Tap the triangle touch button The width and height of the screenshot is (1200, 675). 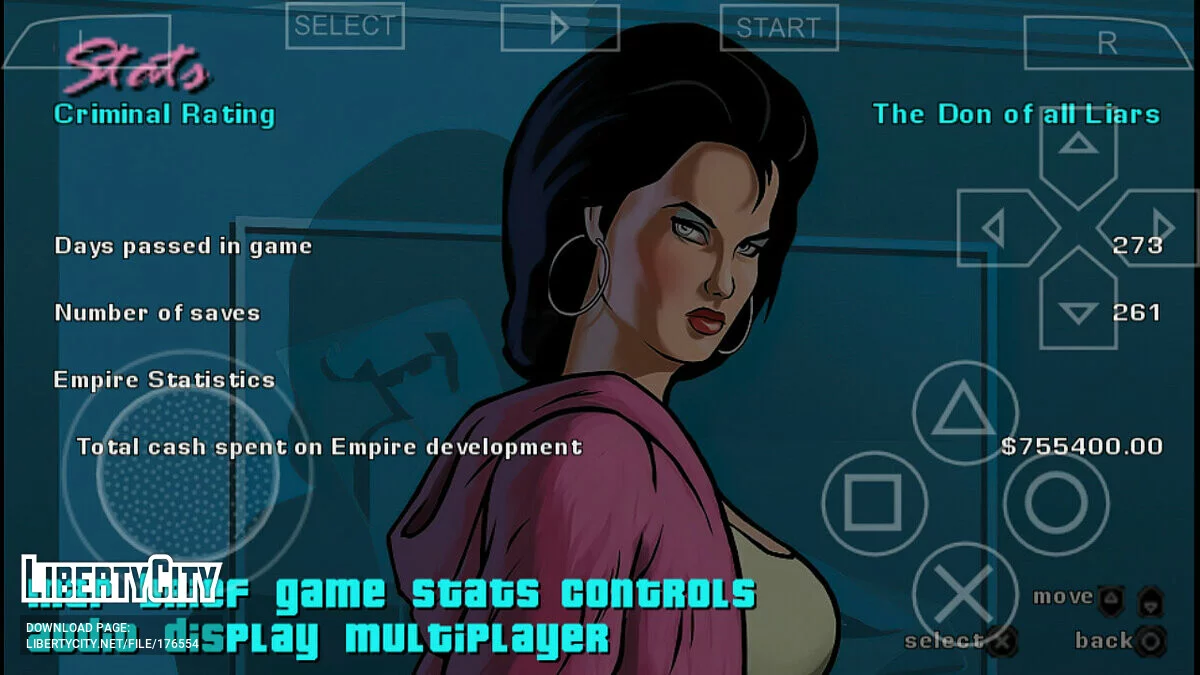(965, 413)
